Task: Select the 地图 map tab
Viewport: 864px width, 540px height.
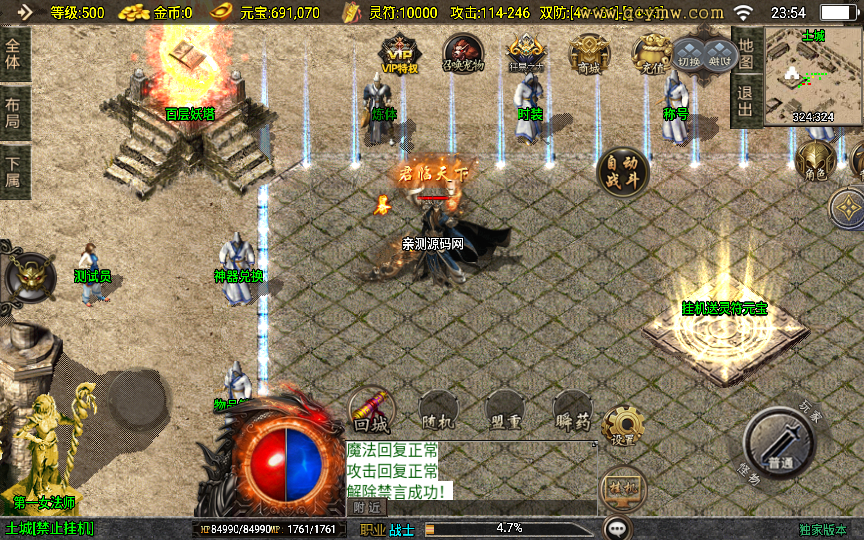Action: click(745, 47)
